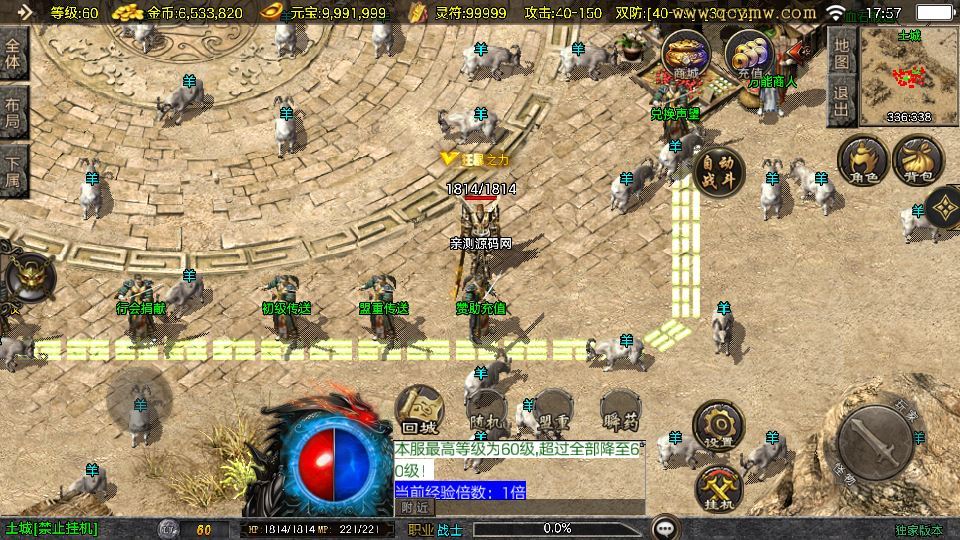The height and width of the screenshot is (540, 960).
Task: Use the 瞬药 instant potion slot
Action: 620,410
